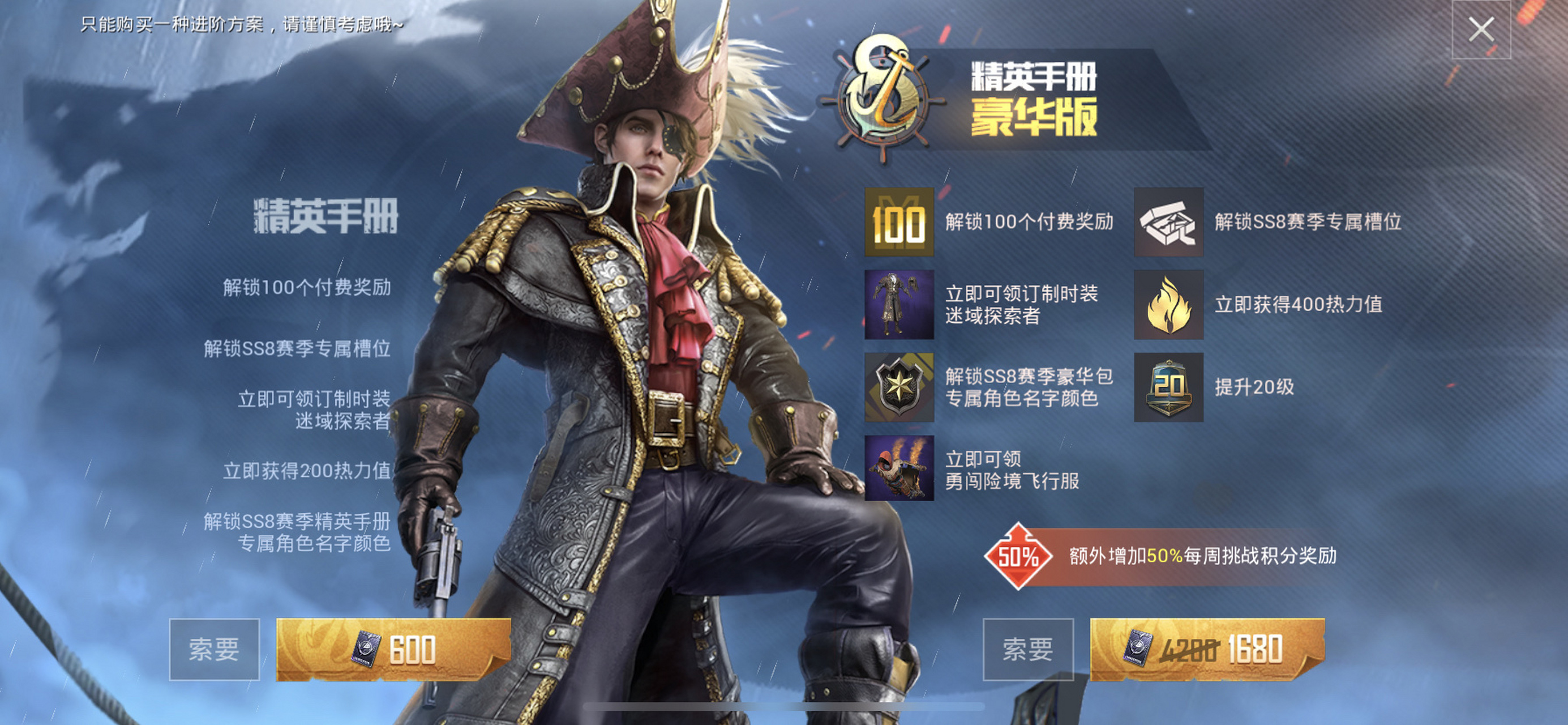Inspect the SS8 deluxe name color badge

pos(899,387)
